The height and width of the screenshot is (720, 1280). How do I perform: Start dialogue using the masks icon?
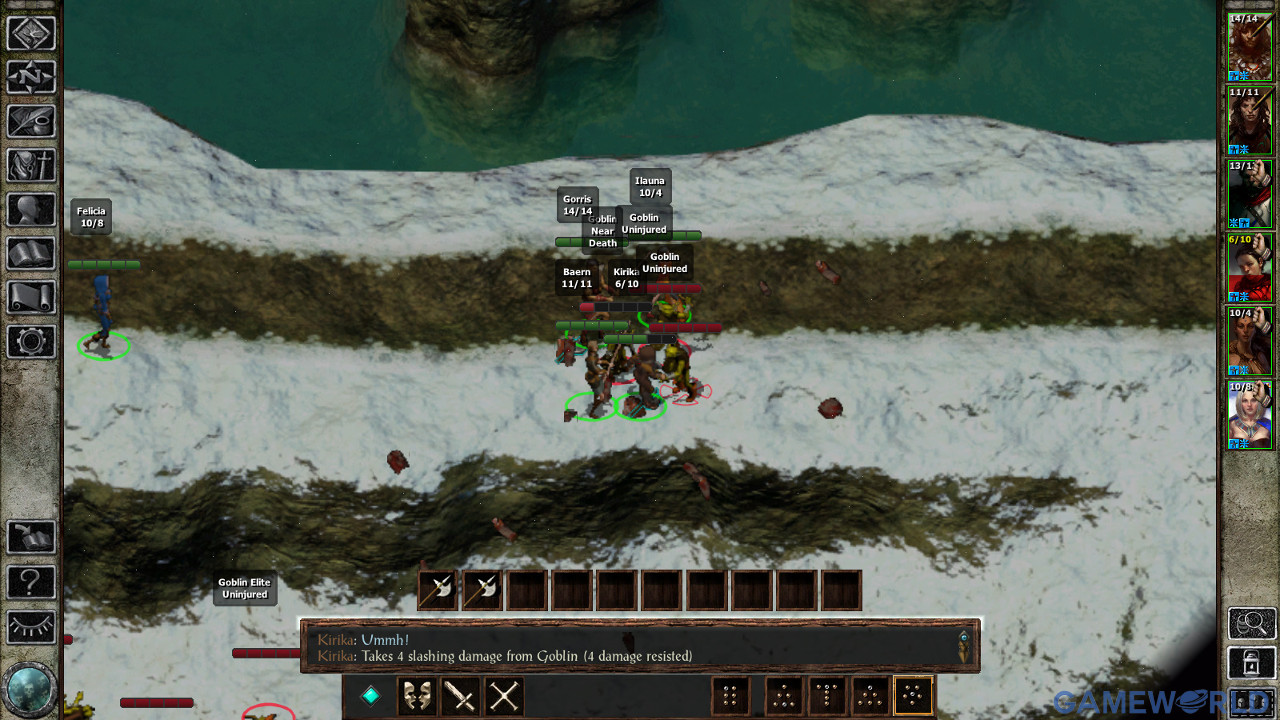point(417,695)
